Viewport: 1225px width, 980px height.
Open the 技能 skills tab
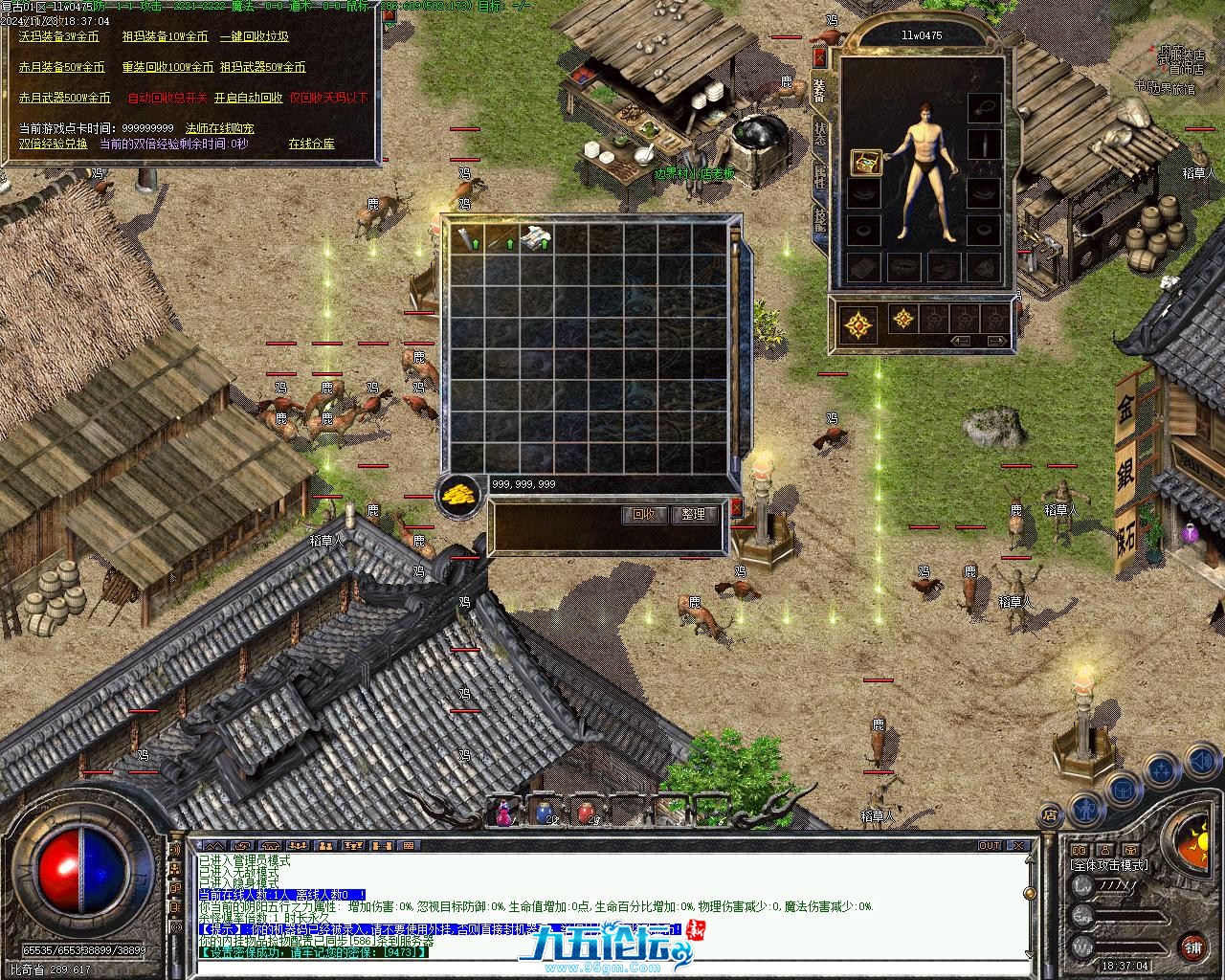820,220
